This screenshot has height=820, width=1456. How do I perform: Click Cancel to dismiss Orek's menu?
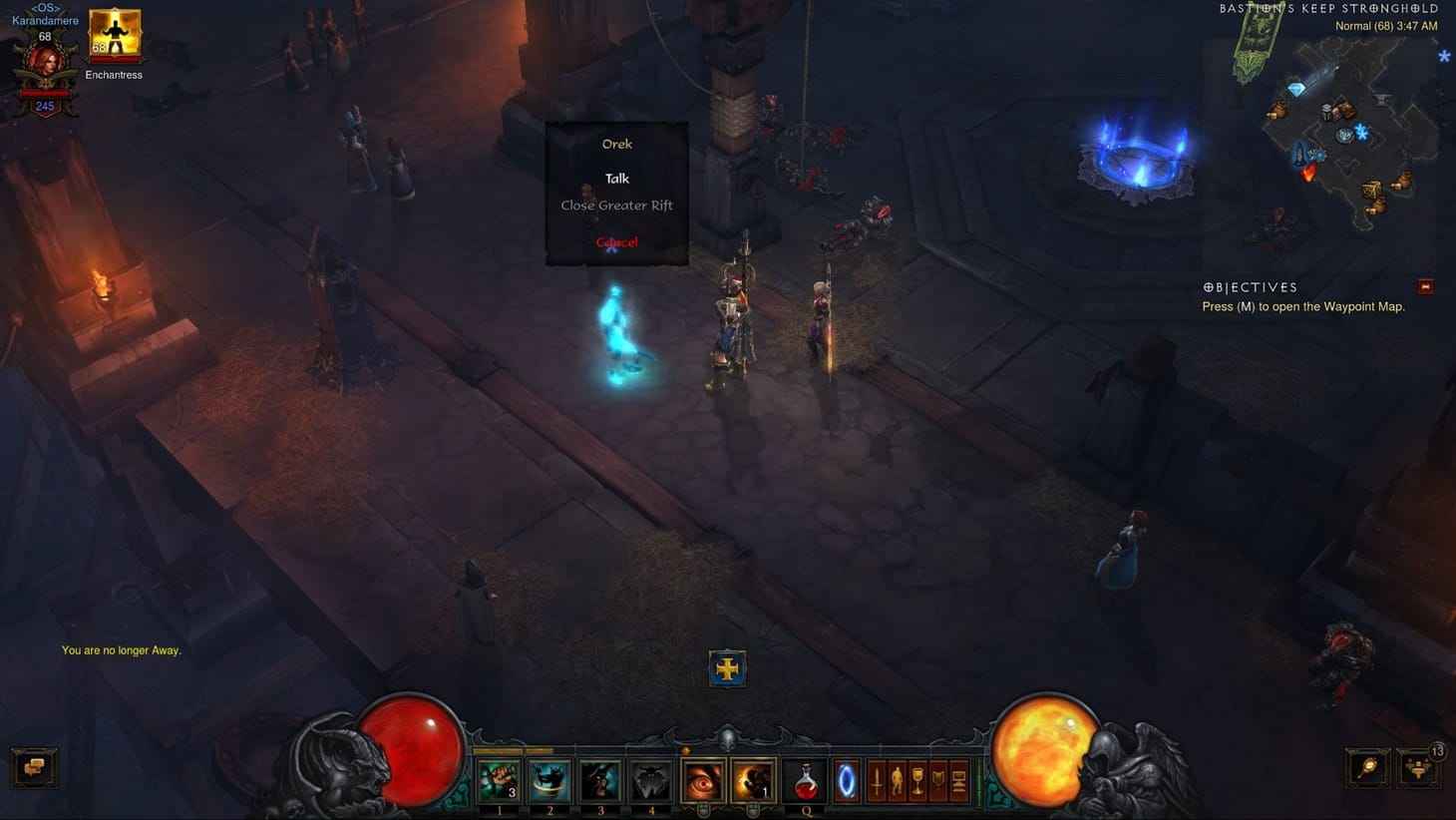(616, 241)
